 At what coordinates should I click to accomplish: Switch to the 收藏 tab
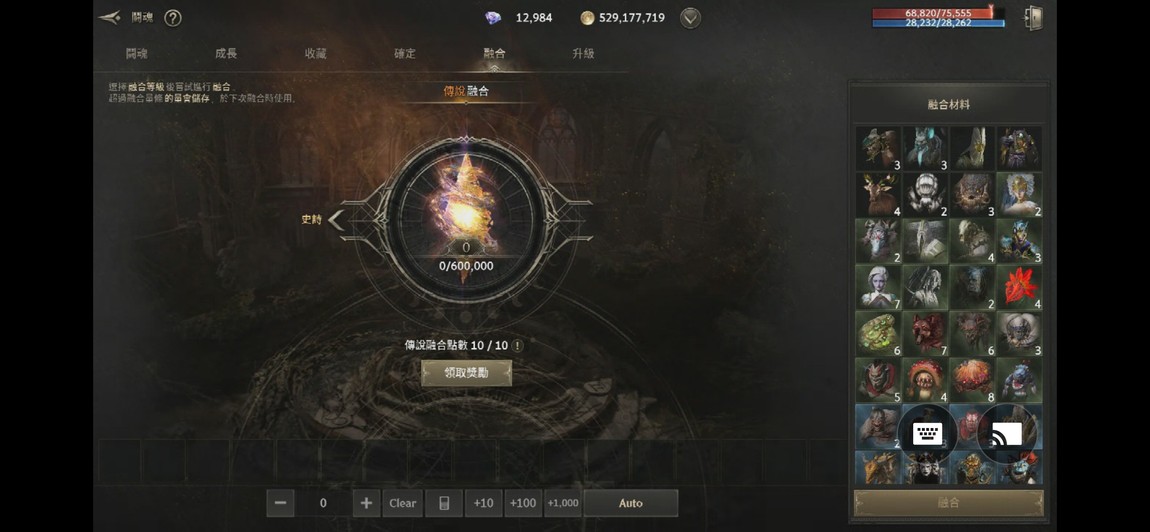(315, 53)
